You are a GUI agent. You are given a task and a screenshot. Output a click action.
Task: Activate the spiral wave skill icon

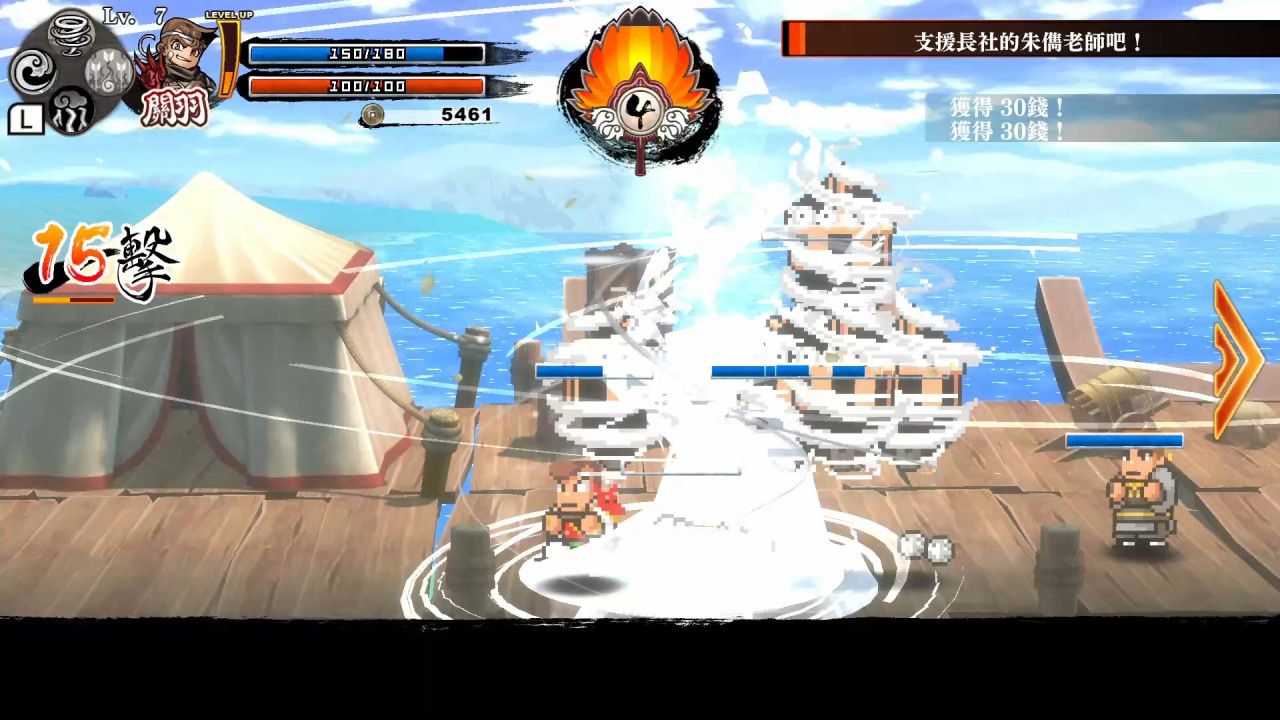33,71
